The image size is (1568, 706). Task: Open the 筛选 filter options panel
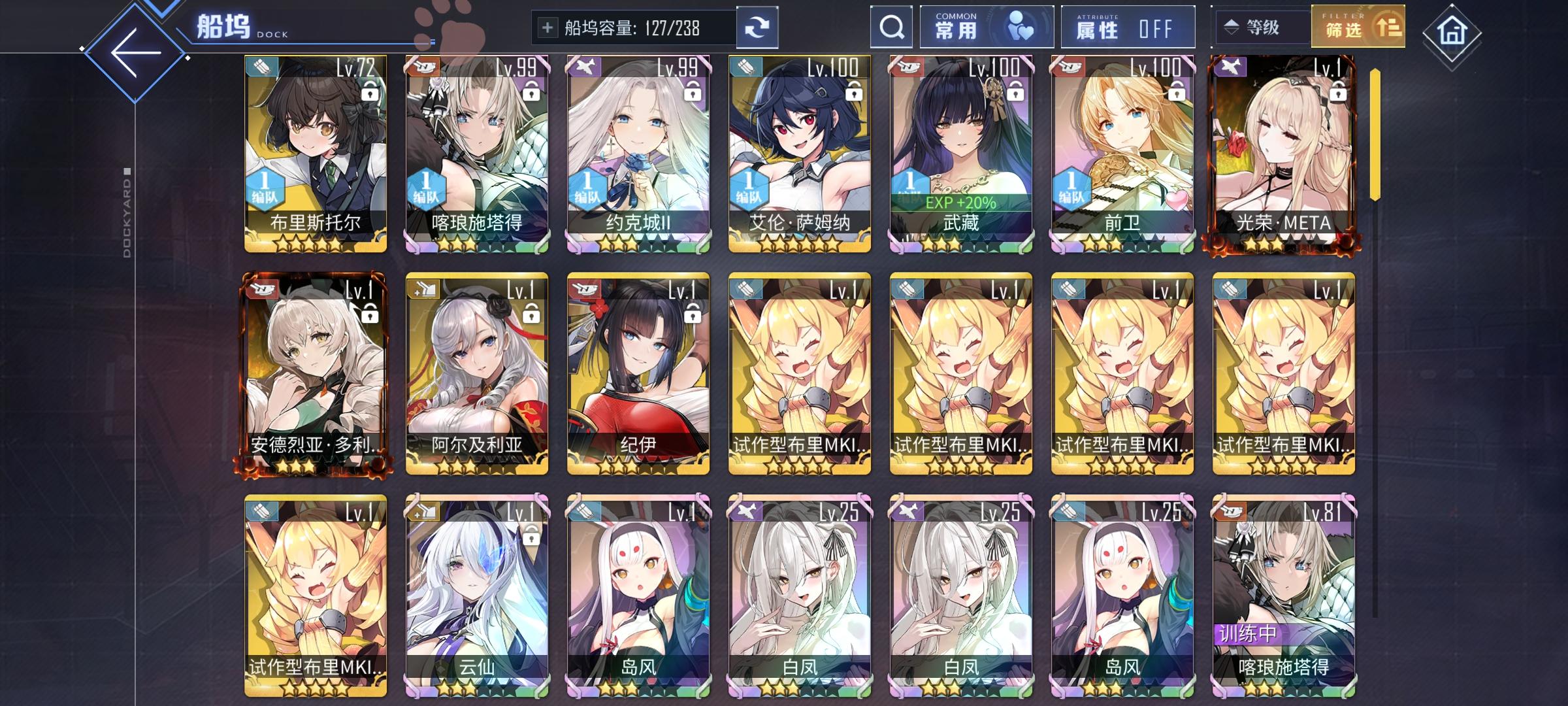click(1357, 27)
